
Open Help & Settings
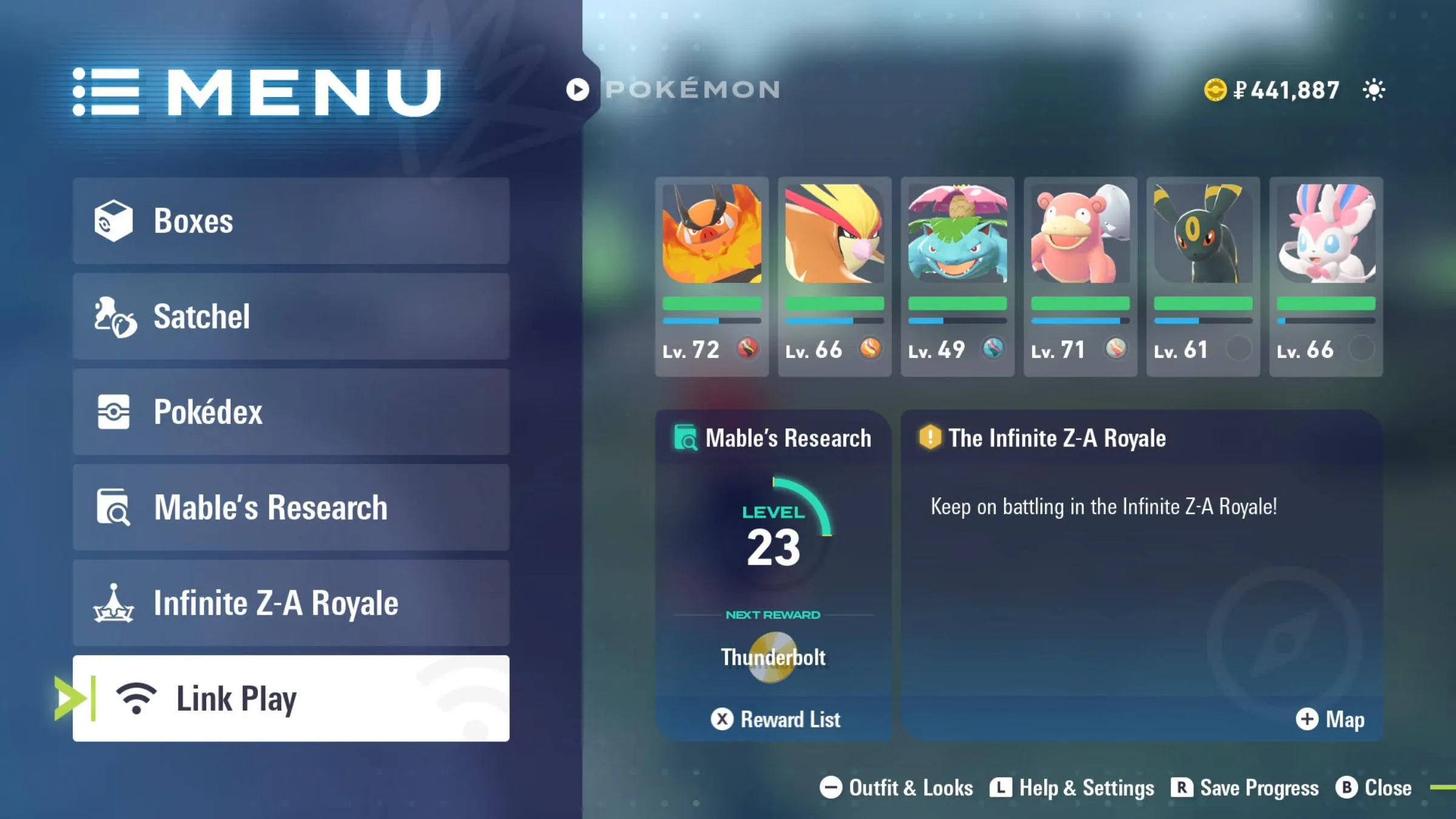[x=1073, y=788]
